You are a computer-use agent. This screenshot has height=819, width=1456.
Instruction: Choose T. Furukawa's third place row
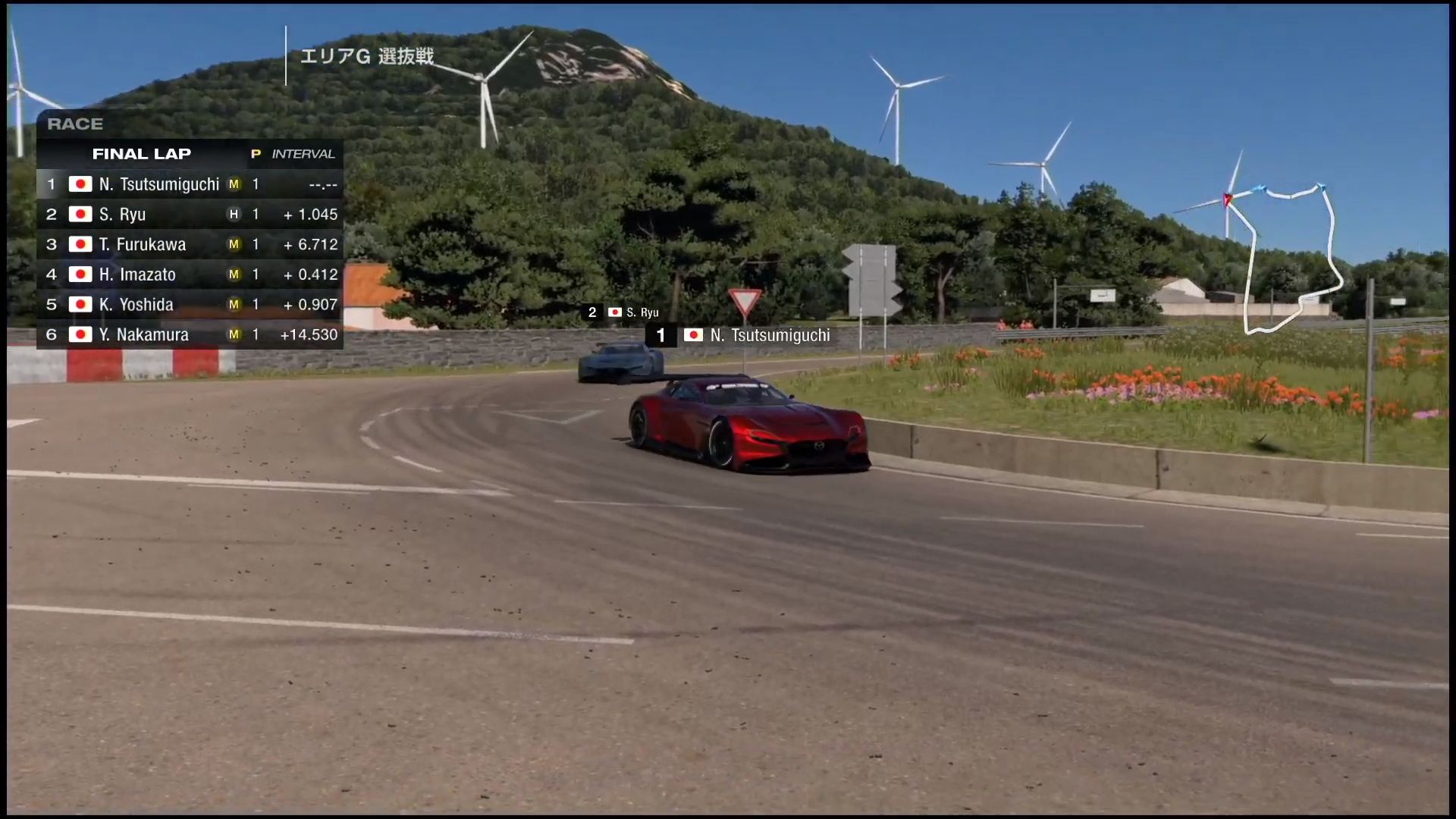click(190, 244)
